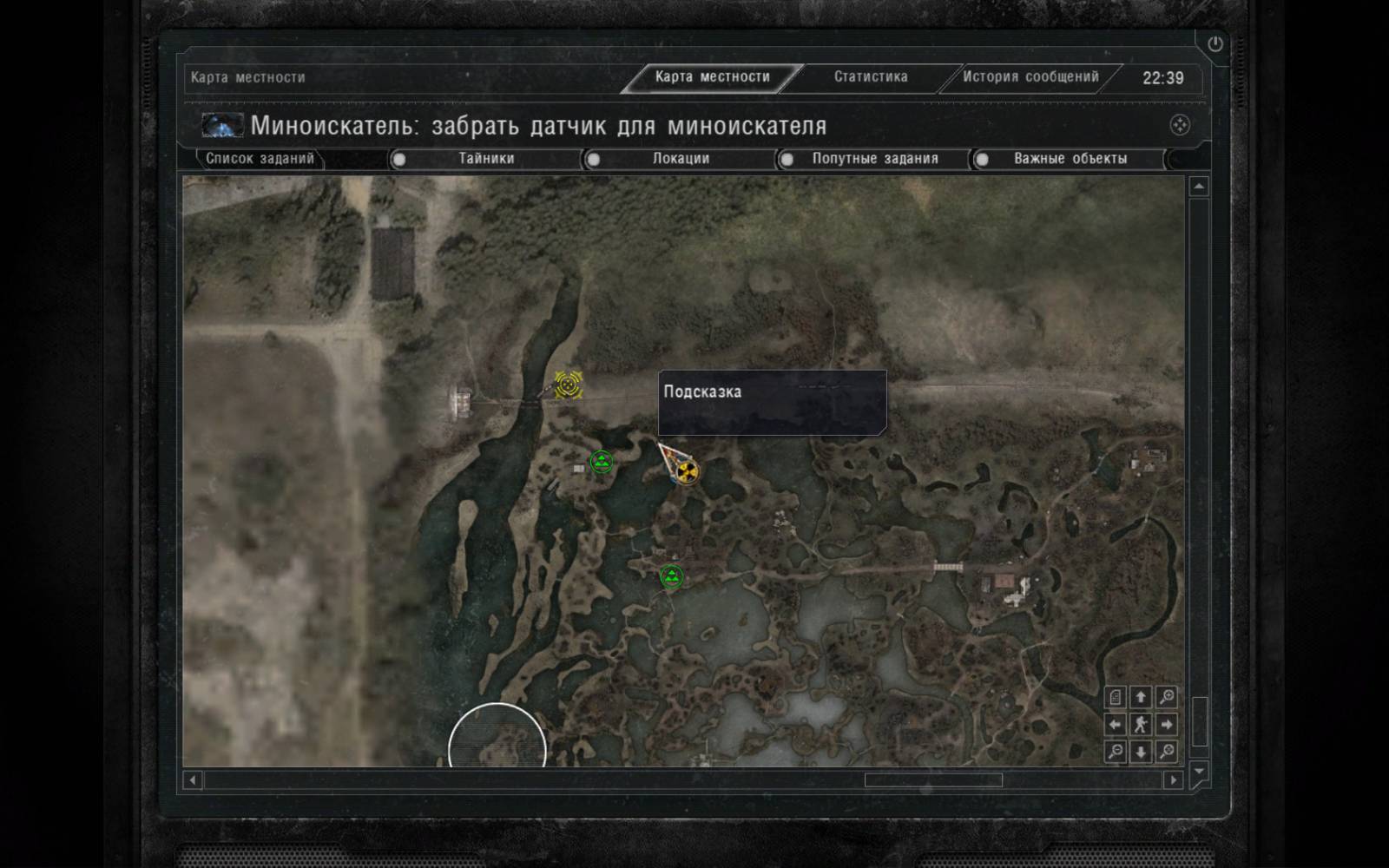
Task: Click the document icon in map controls
Action: tap(1116, 697)
